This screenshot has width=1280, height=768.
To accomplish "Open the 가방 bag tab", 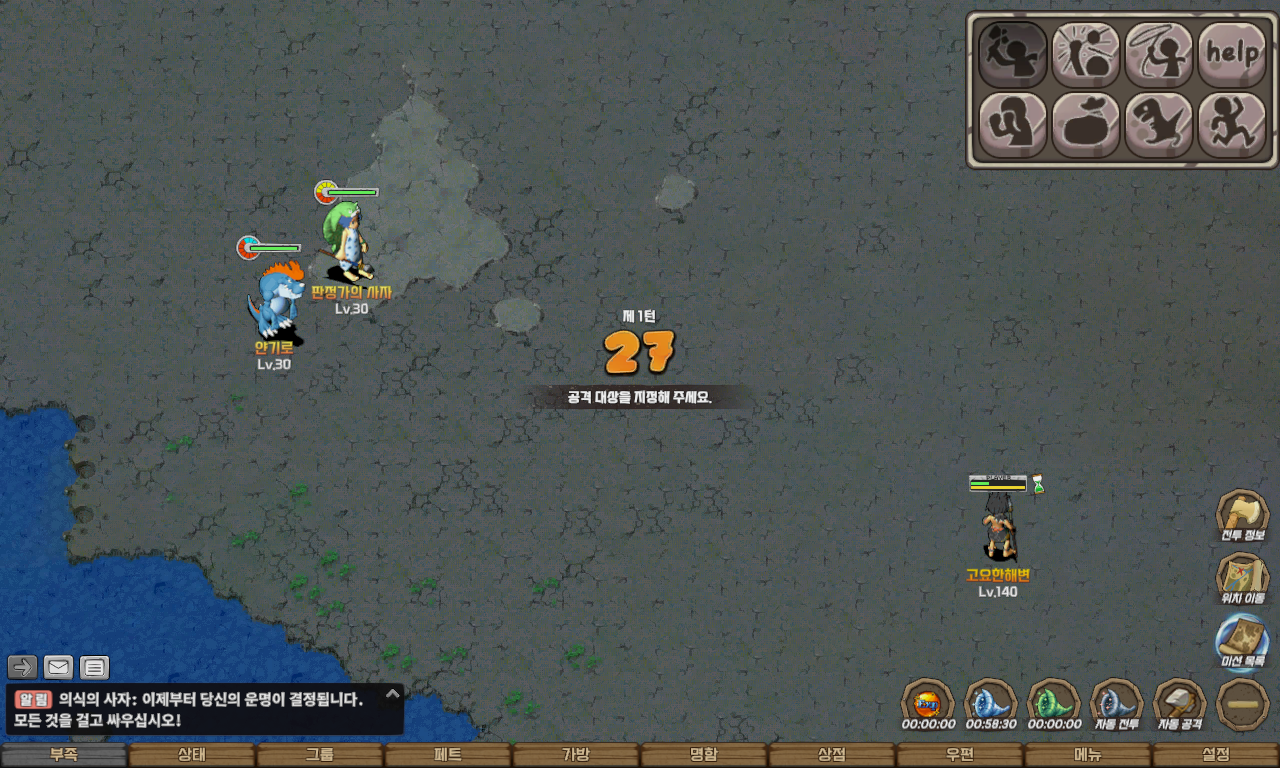I will pyautogui.click(x=576, y=755).
